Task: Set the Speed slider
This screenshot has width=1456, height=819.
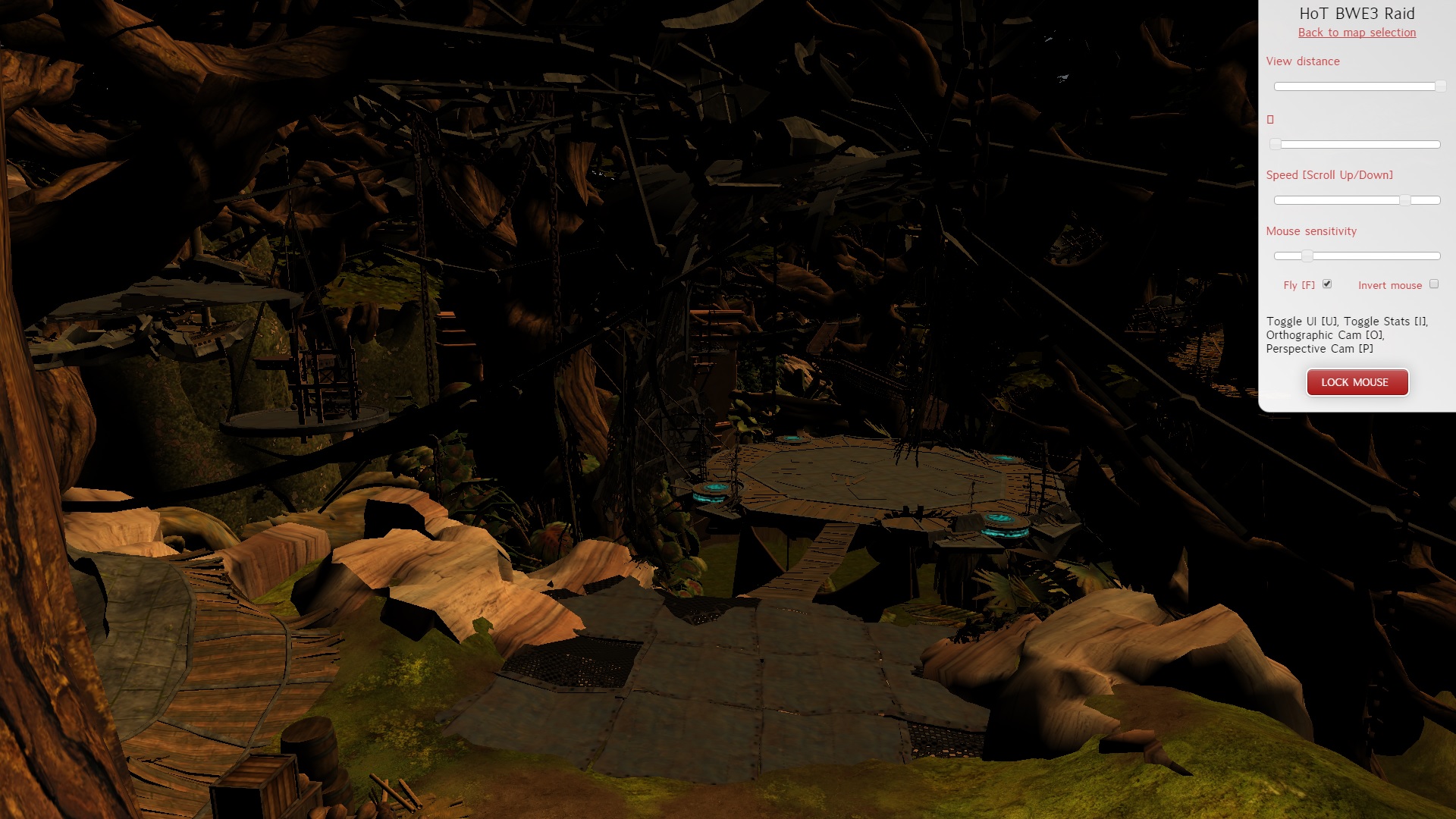Action: pos(1404,200)
